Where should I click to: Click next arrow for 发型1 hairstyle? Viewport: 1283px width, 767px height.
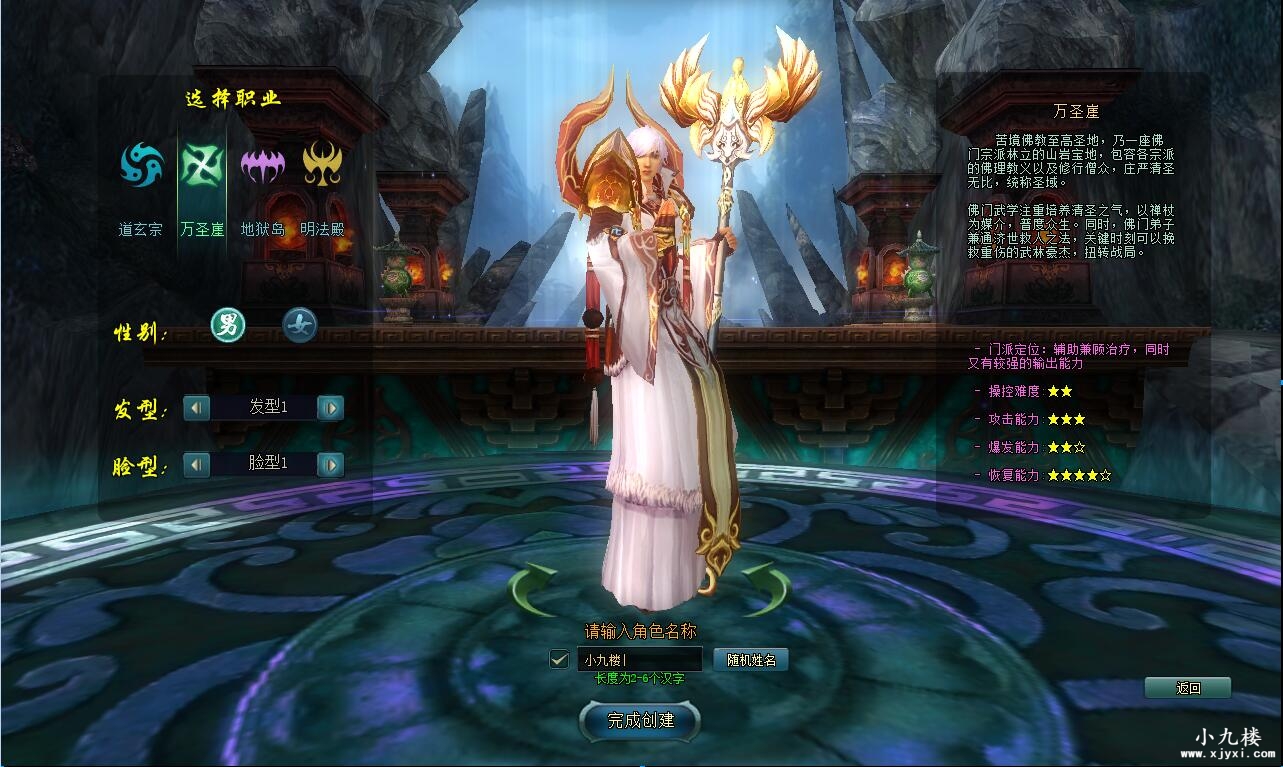(x=330, y=408)
